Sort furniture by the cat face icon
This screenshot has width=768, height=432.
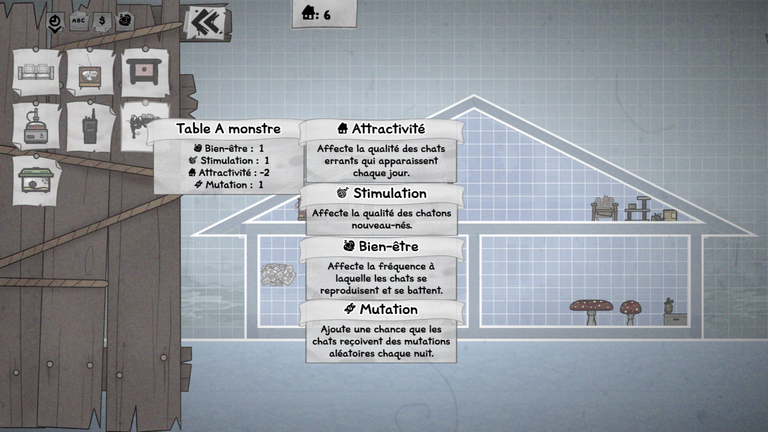pos(125,20)
